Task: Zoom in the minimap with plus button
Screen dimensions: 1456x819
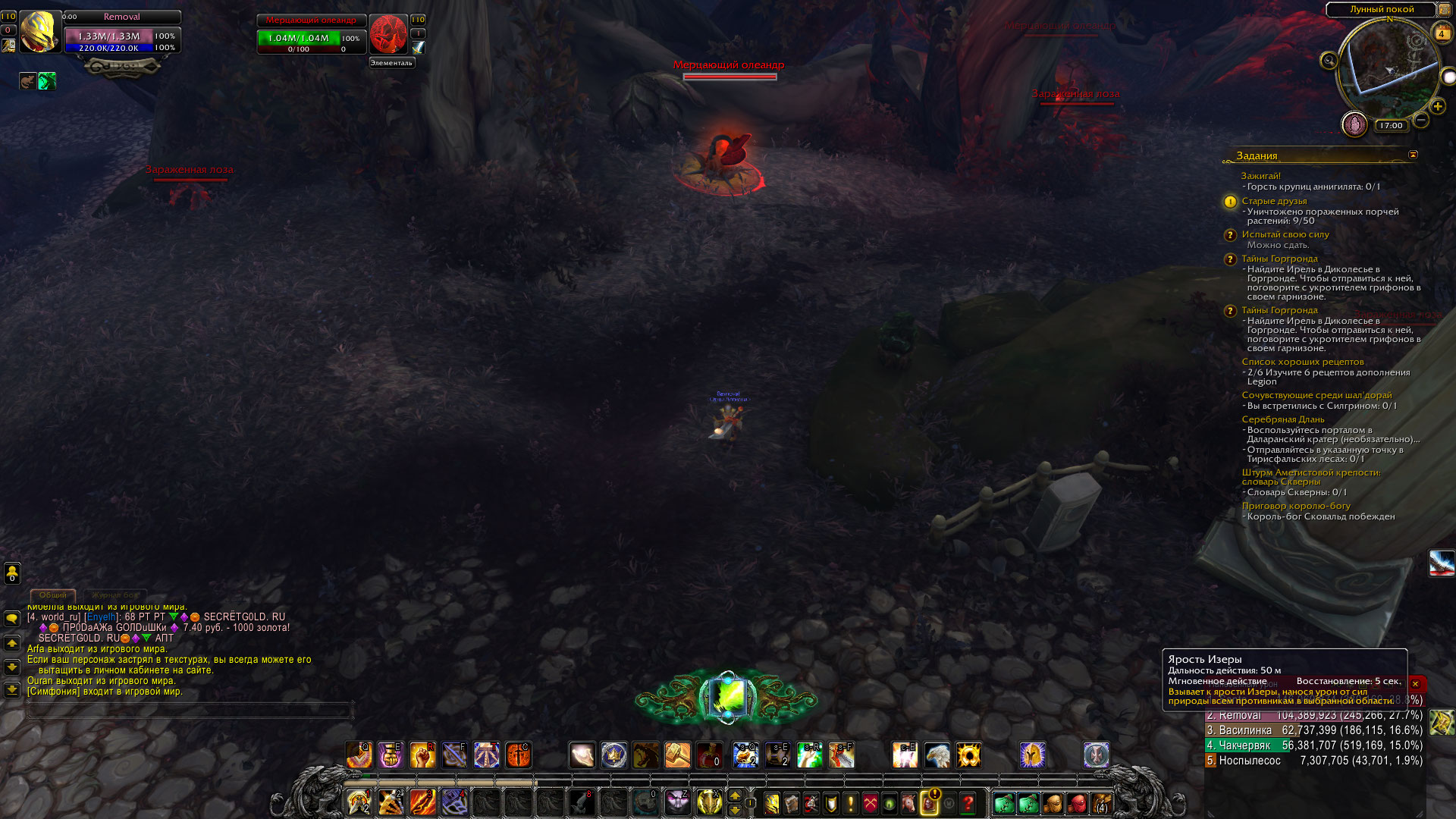Action: tap(1437, 107)
